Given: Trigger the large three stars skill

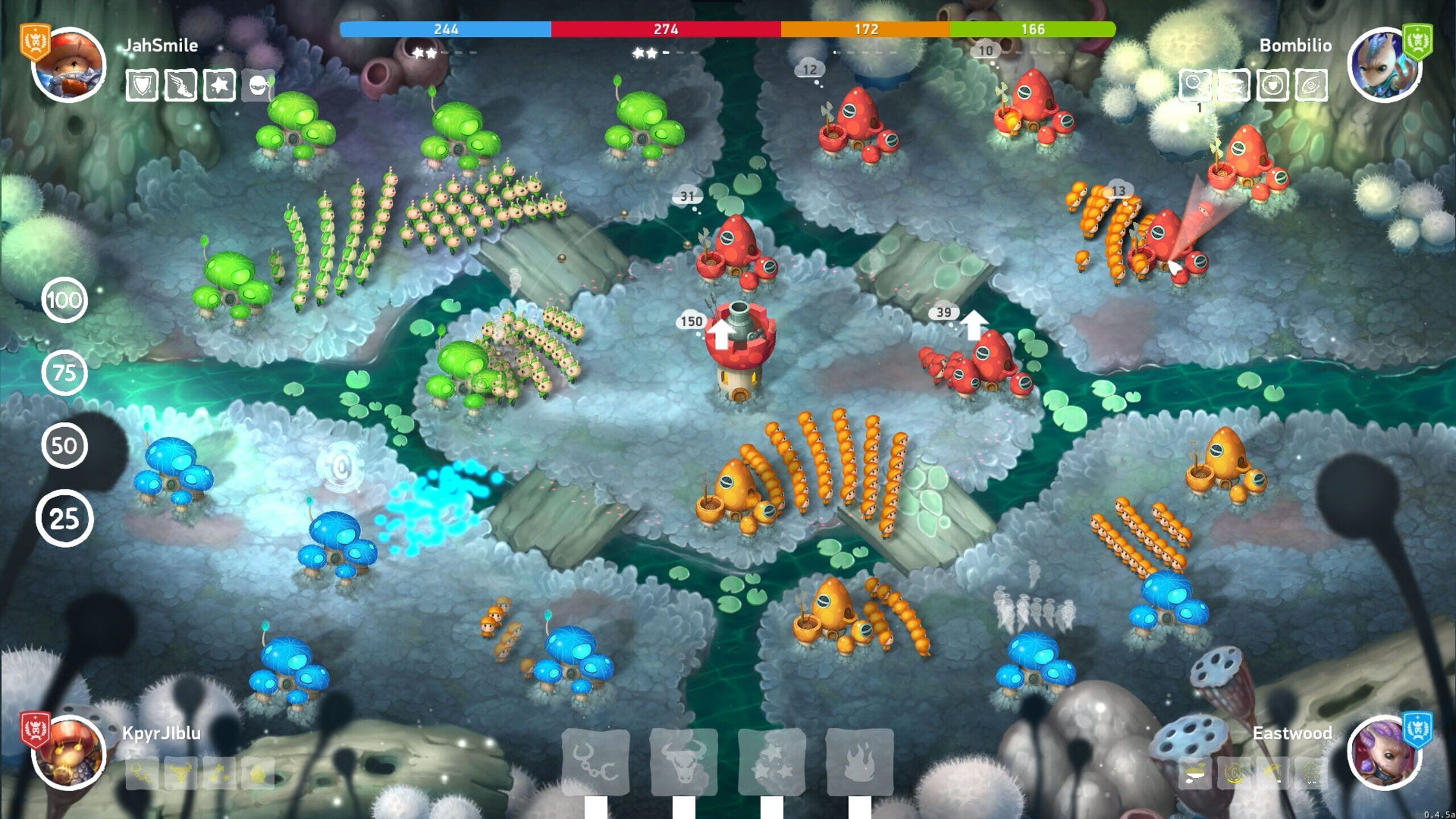Looking at the screenshot, I should pyautogui.click(x=771, y=762).
